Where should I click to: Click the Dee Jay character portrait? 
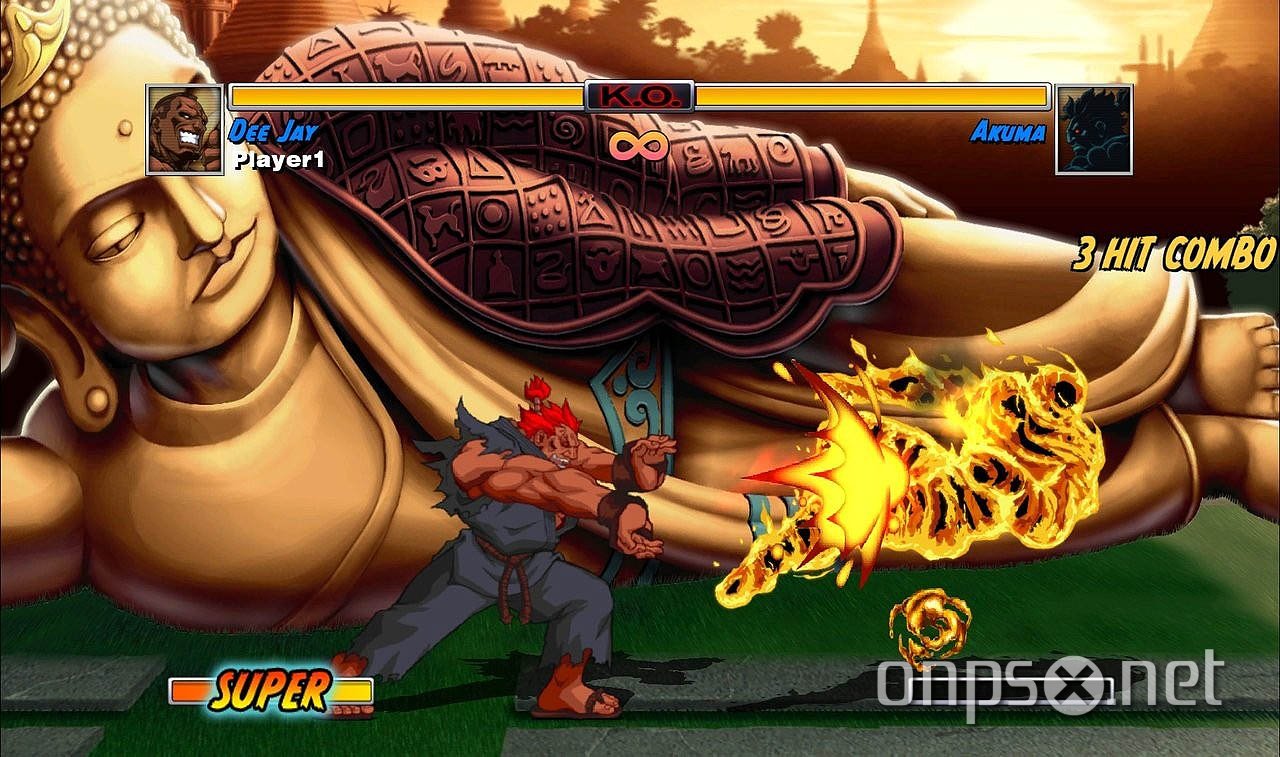(184, 129)
